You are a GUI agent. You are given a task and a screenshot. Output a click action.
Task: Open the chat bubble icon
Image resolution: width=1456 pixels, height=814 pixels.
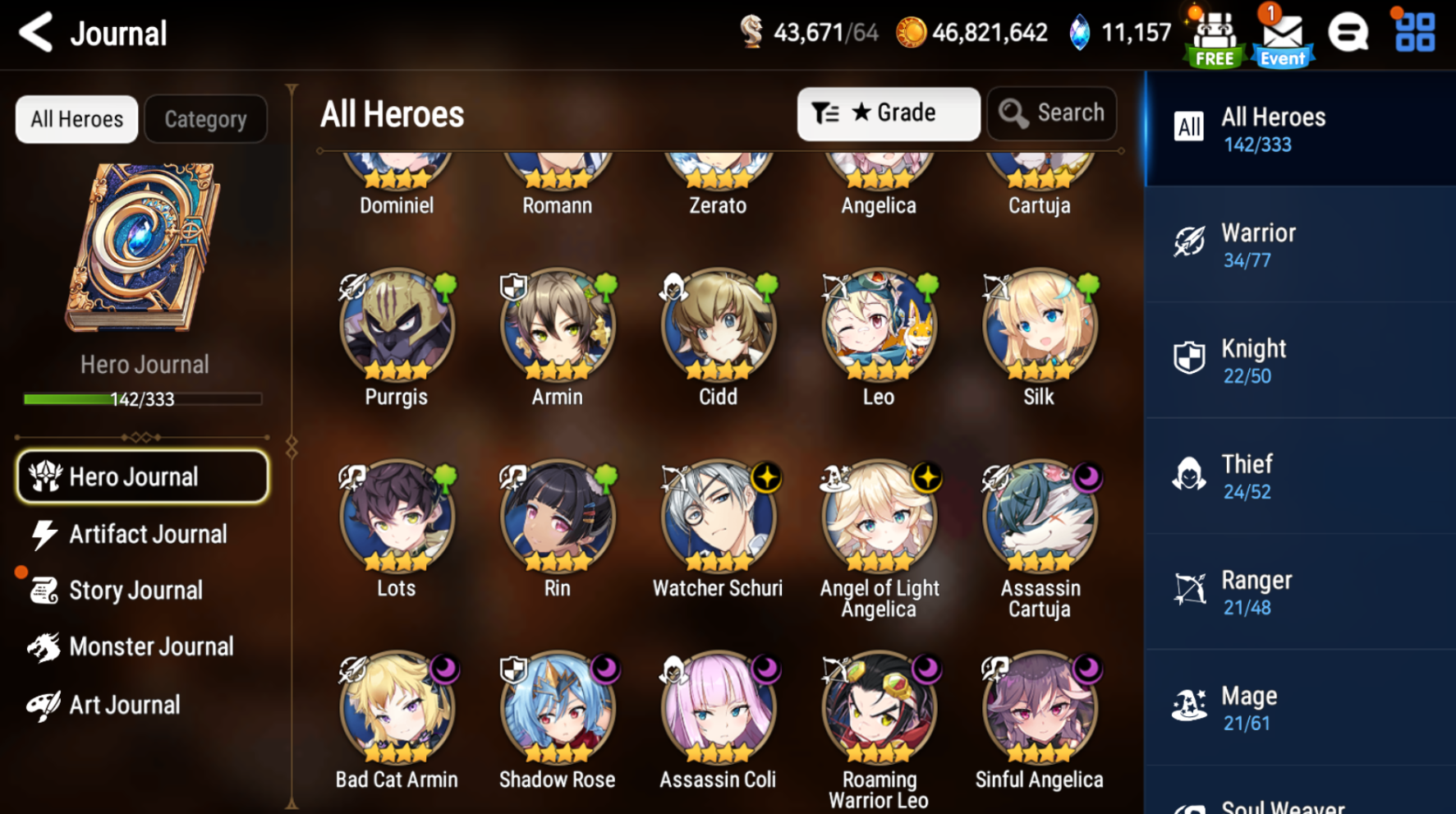click(1348, 34)
